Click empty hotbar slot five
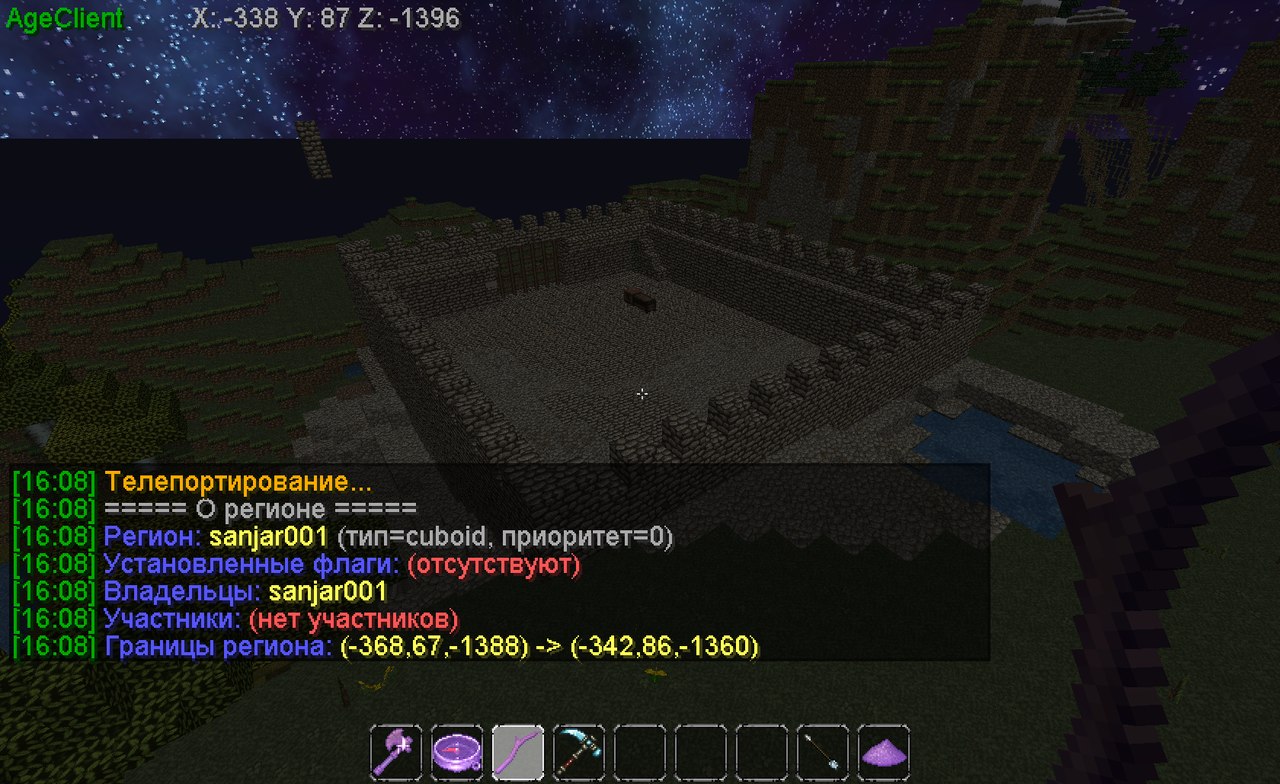 (640, 749)
